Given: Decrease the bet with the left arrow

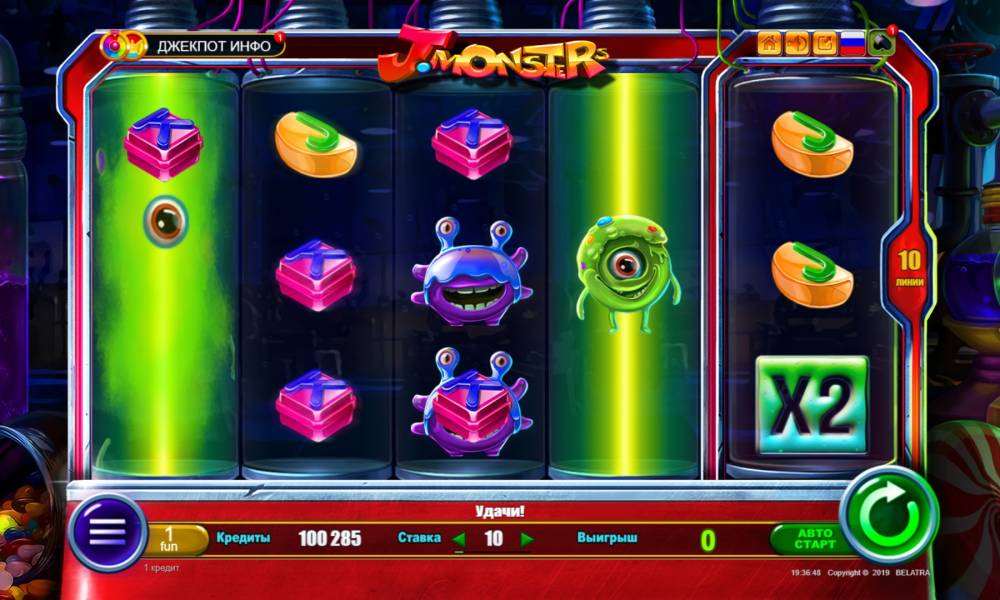Looking at the screenshot, I should (459, 540).
